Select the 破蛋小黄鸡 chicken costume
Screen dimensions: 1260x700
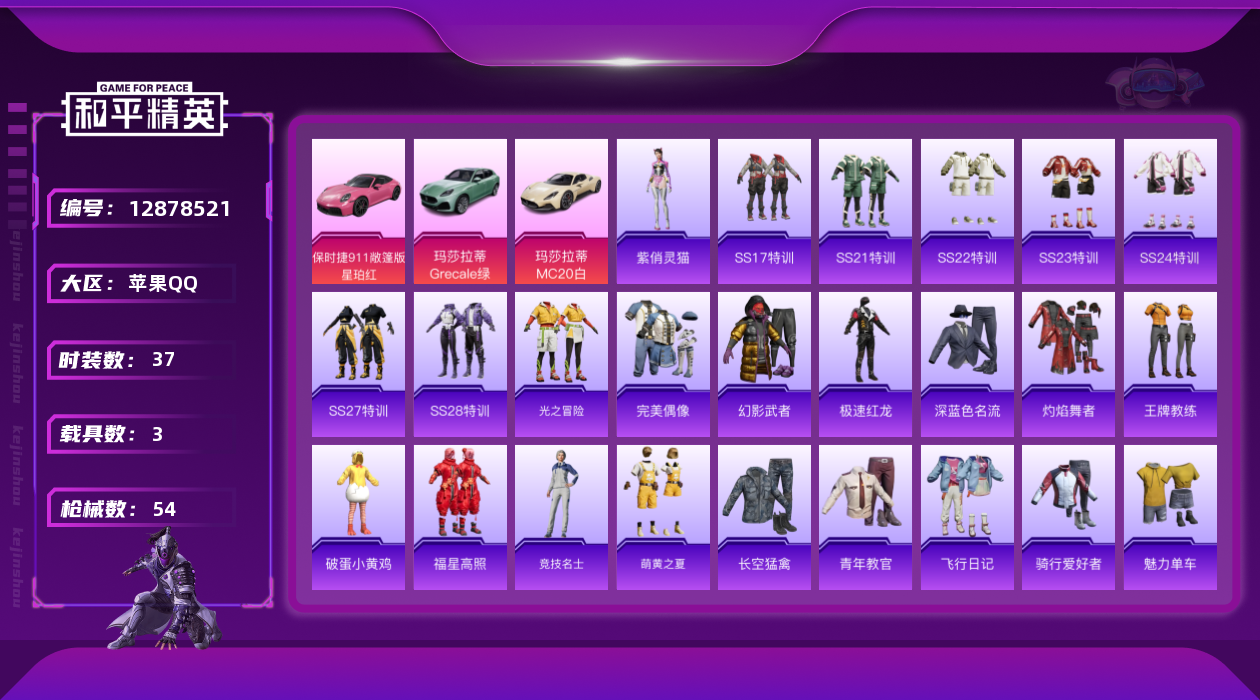coord(358,517)
